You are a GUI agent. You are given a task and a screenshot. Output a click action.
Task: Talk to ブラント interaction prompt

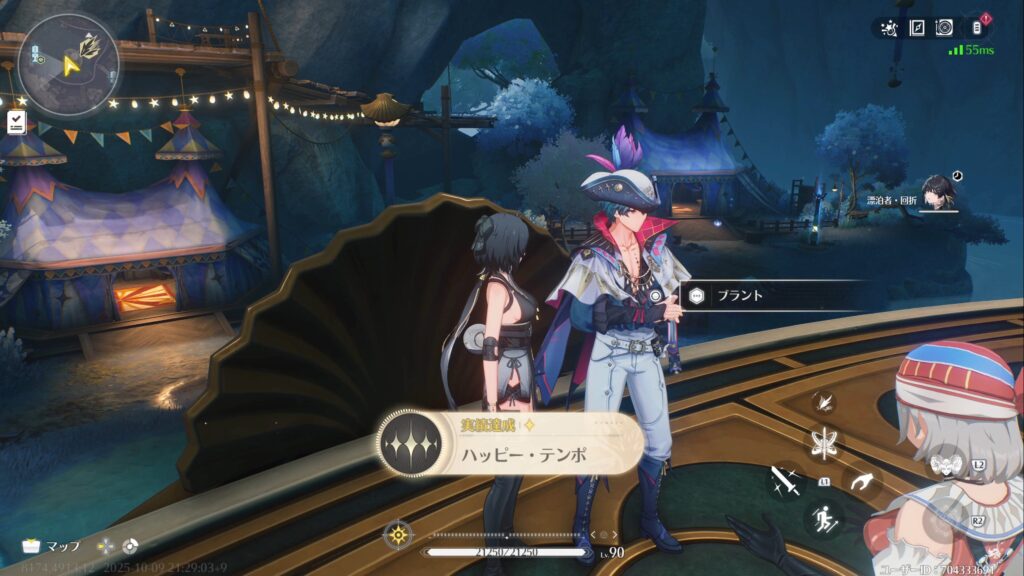(x=740, y=295)
